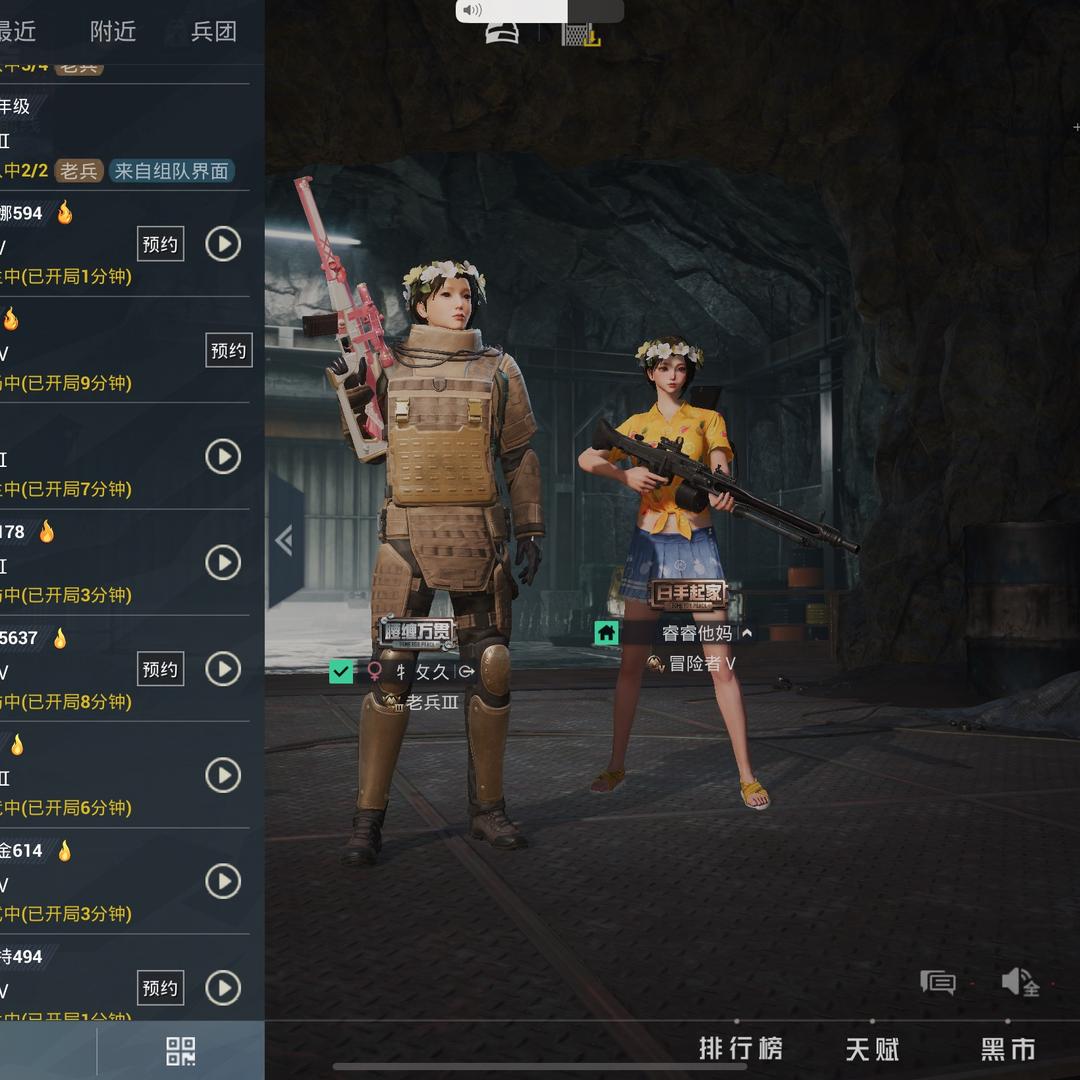The image size is (1080, 1080).
Task: Open the QR code scanner icon
Action: pyautogui.click(x=181, y=1051)
